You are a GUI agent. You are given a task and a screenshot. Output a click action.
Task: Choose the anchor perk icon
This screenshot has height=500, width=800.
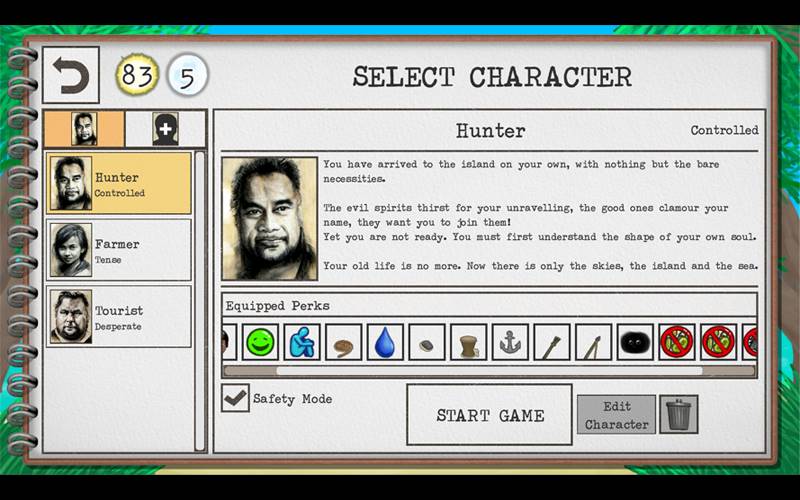[x=510, y=342]
